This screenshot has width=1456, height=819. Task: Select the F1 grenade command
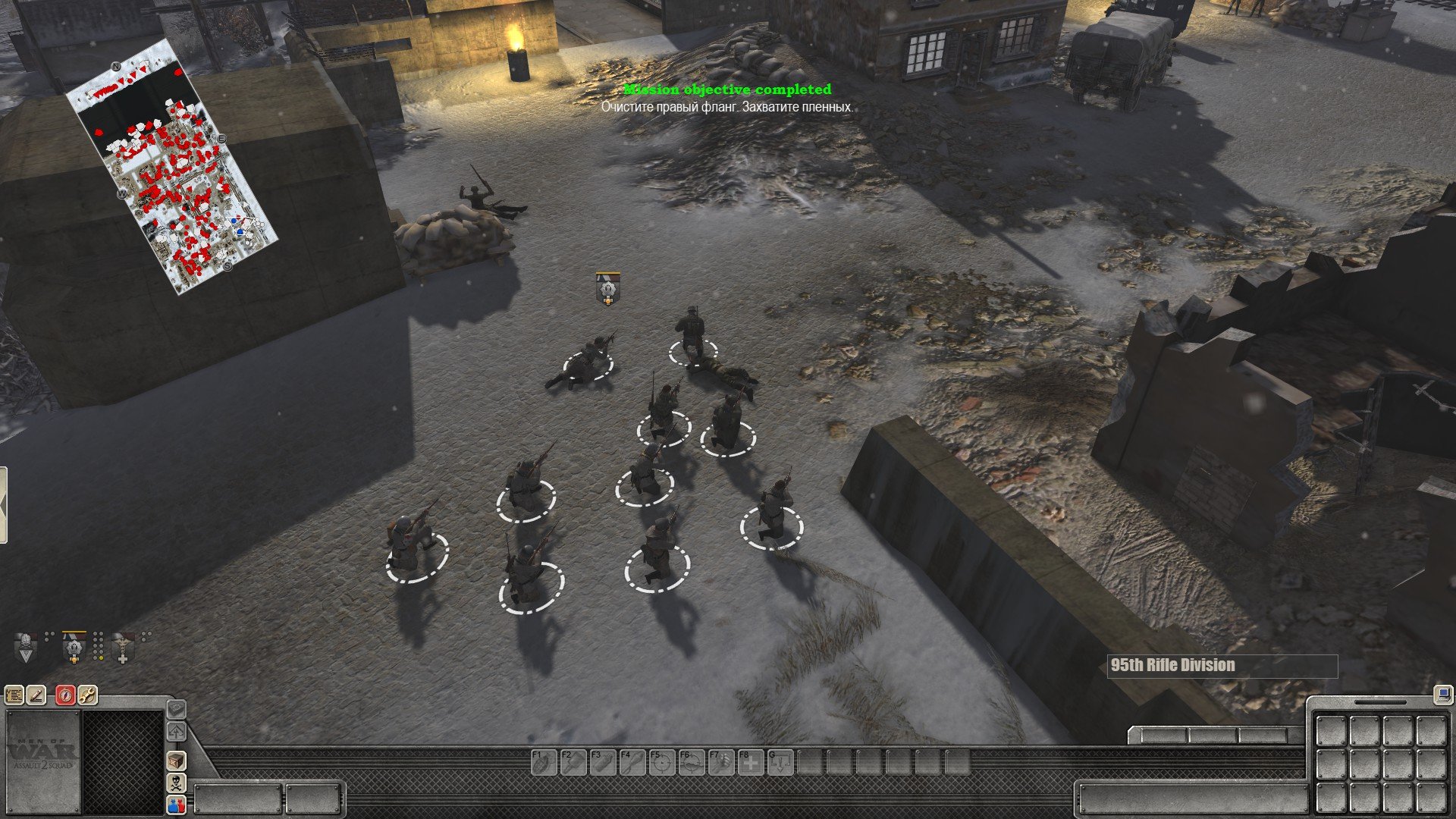[x=543, y=762]
